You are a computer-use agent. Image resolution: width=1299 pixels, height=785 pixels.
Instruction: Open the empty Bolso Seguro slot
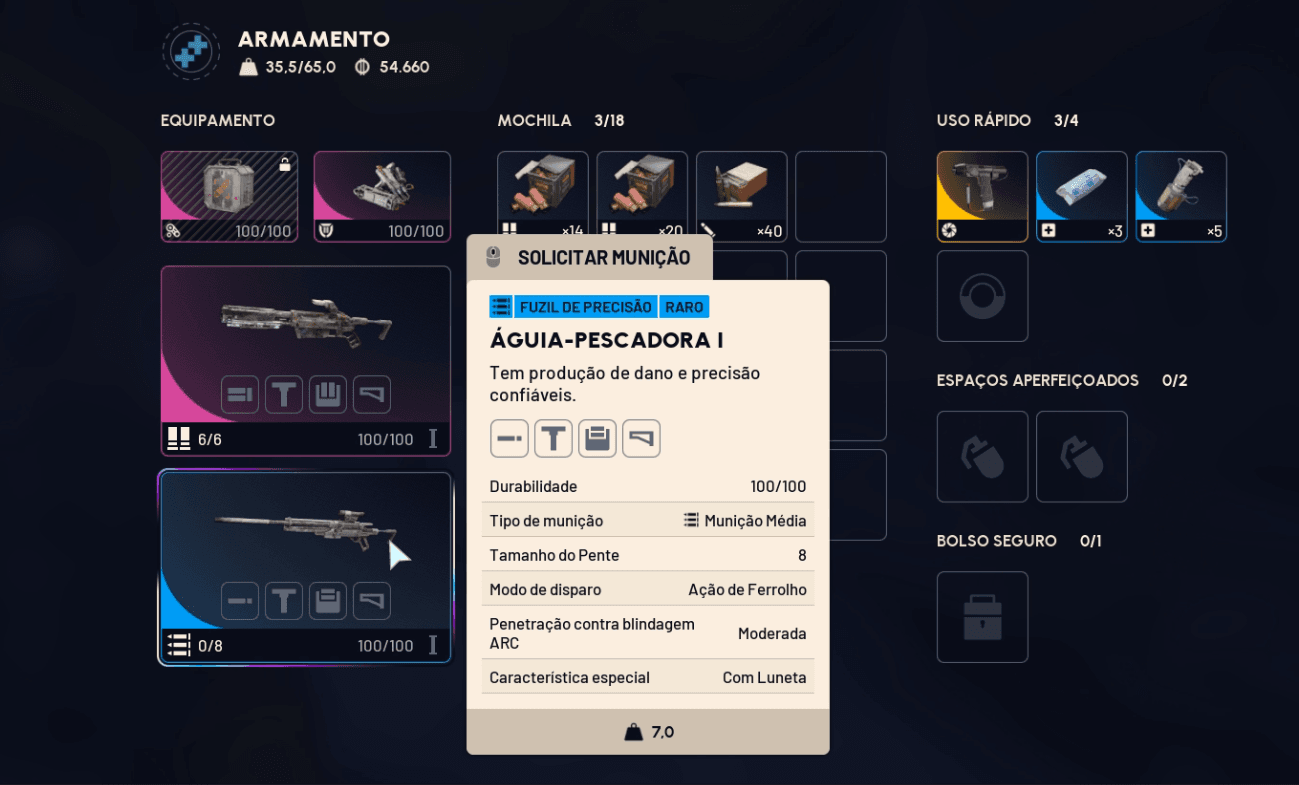tap(982, 617)
